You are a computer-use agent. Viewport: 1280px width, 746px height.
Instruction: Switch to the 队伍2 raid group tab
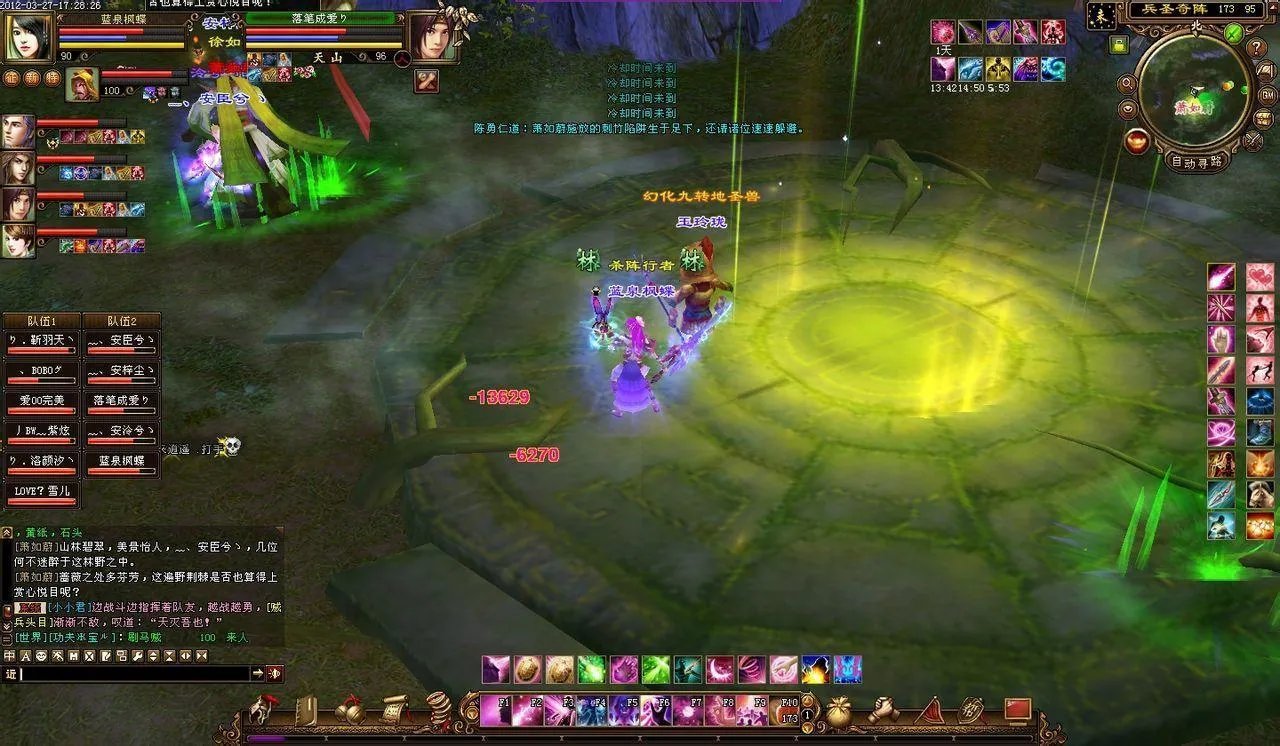point(121,321)
